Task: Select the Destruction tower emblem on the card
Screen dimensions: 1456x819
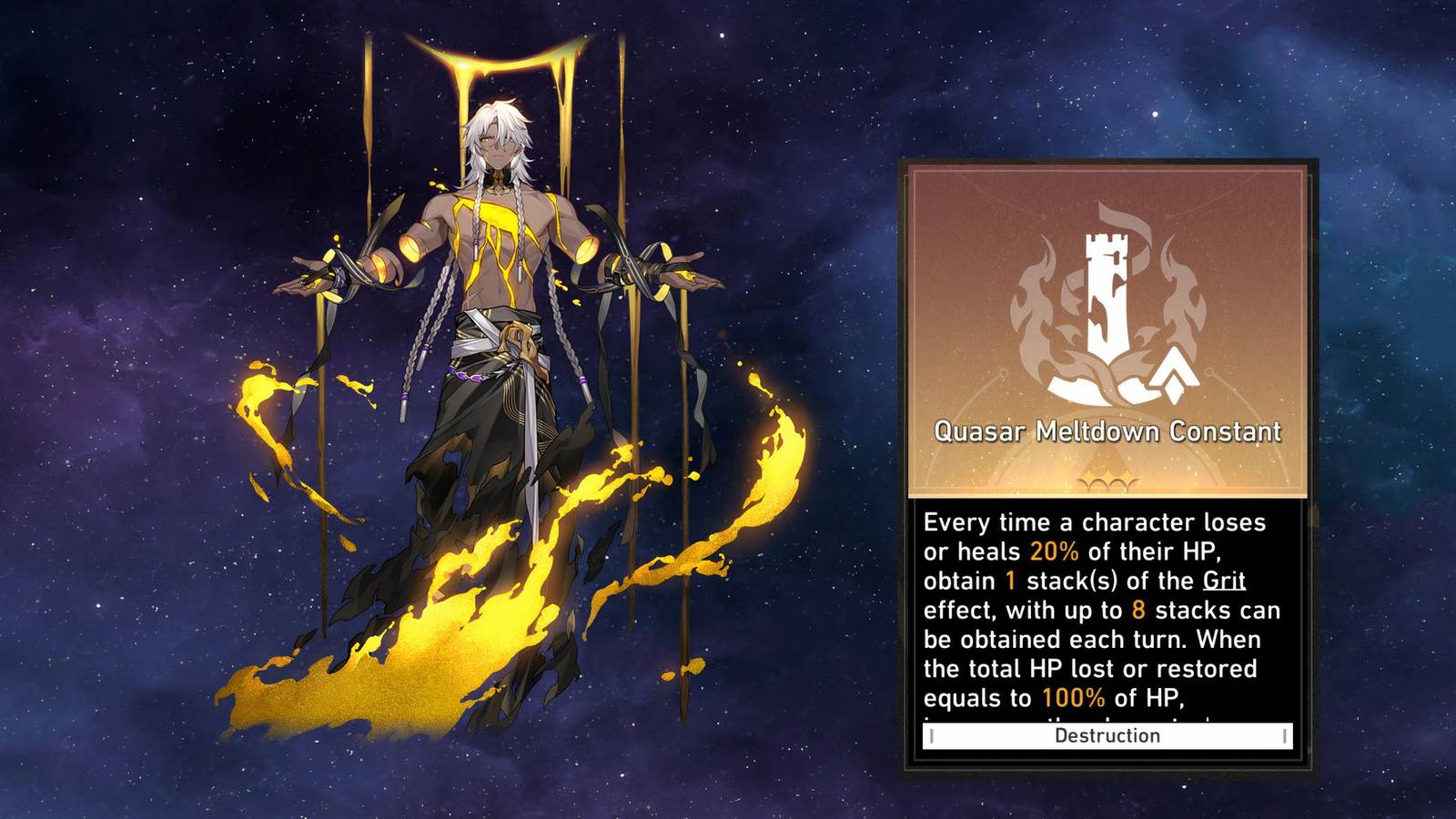Action: click(x=1107, y=300)
